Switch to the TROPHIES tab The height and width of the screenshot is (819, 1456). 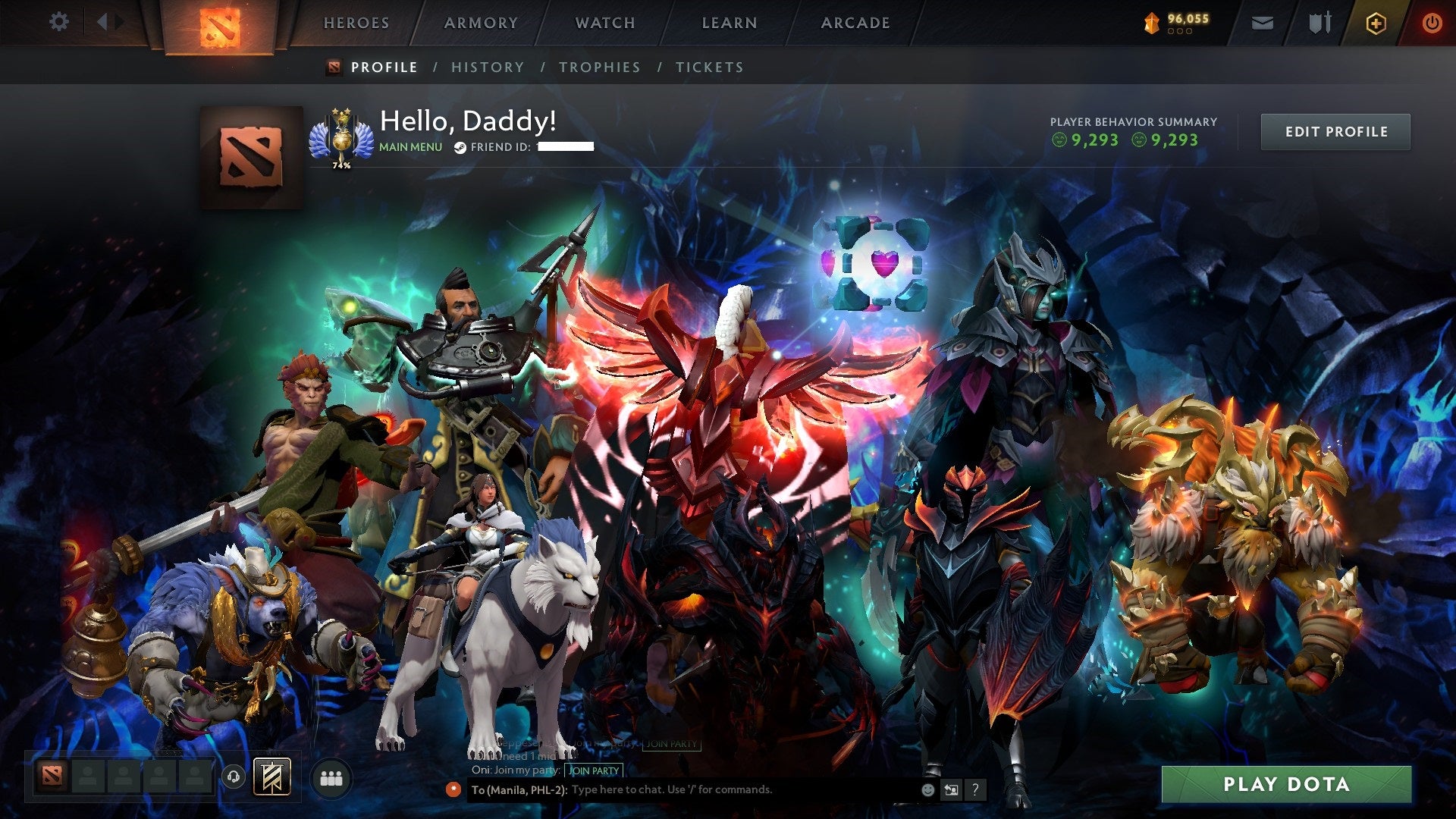click(600, 67)
